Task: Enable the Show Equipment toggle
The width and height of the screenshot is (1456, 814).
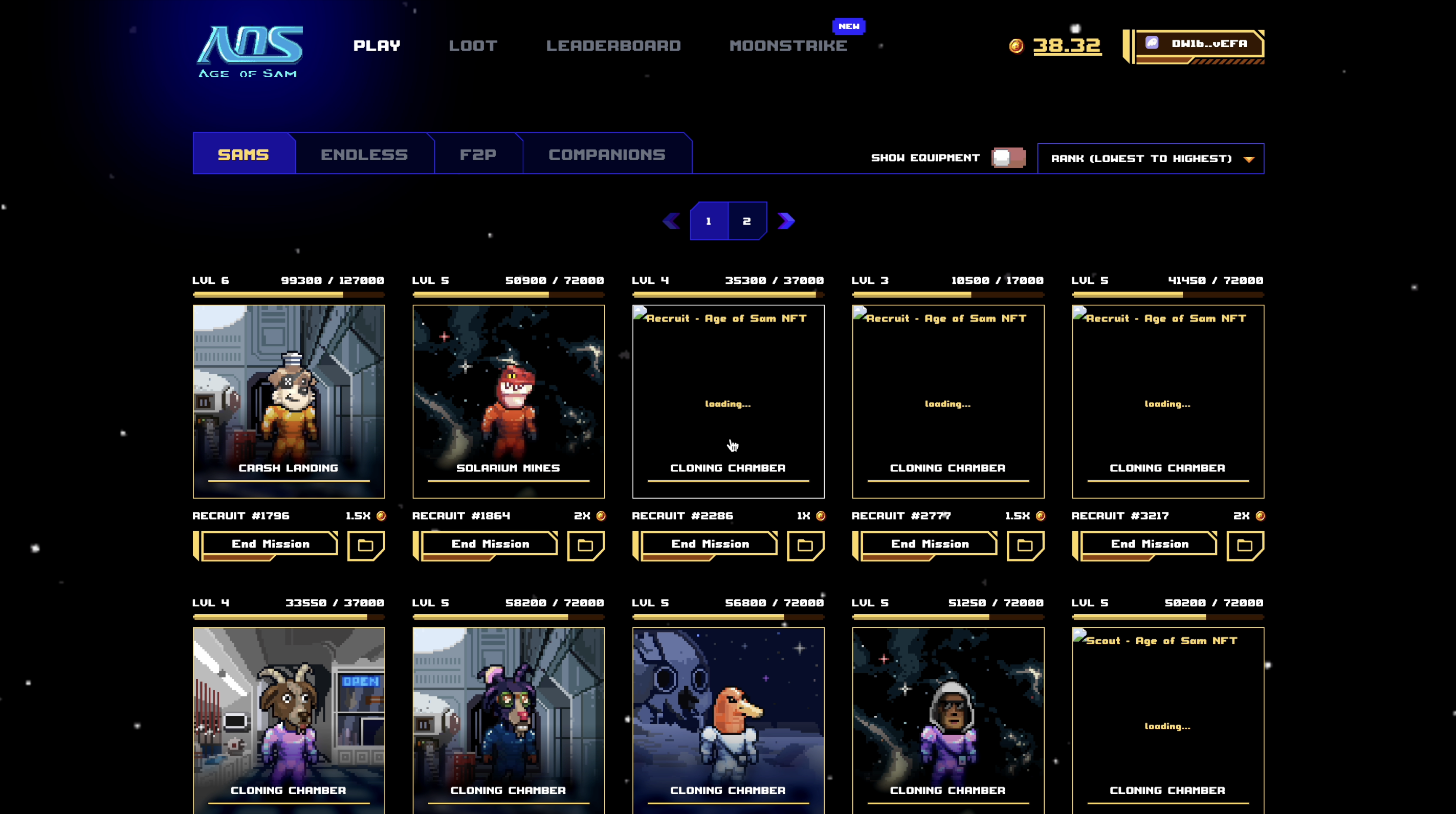Action: tap(1009, 158)
